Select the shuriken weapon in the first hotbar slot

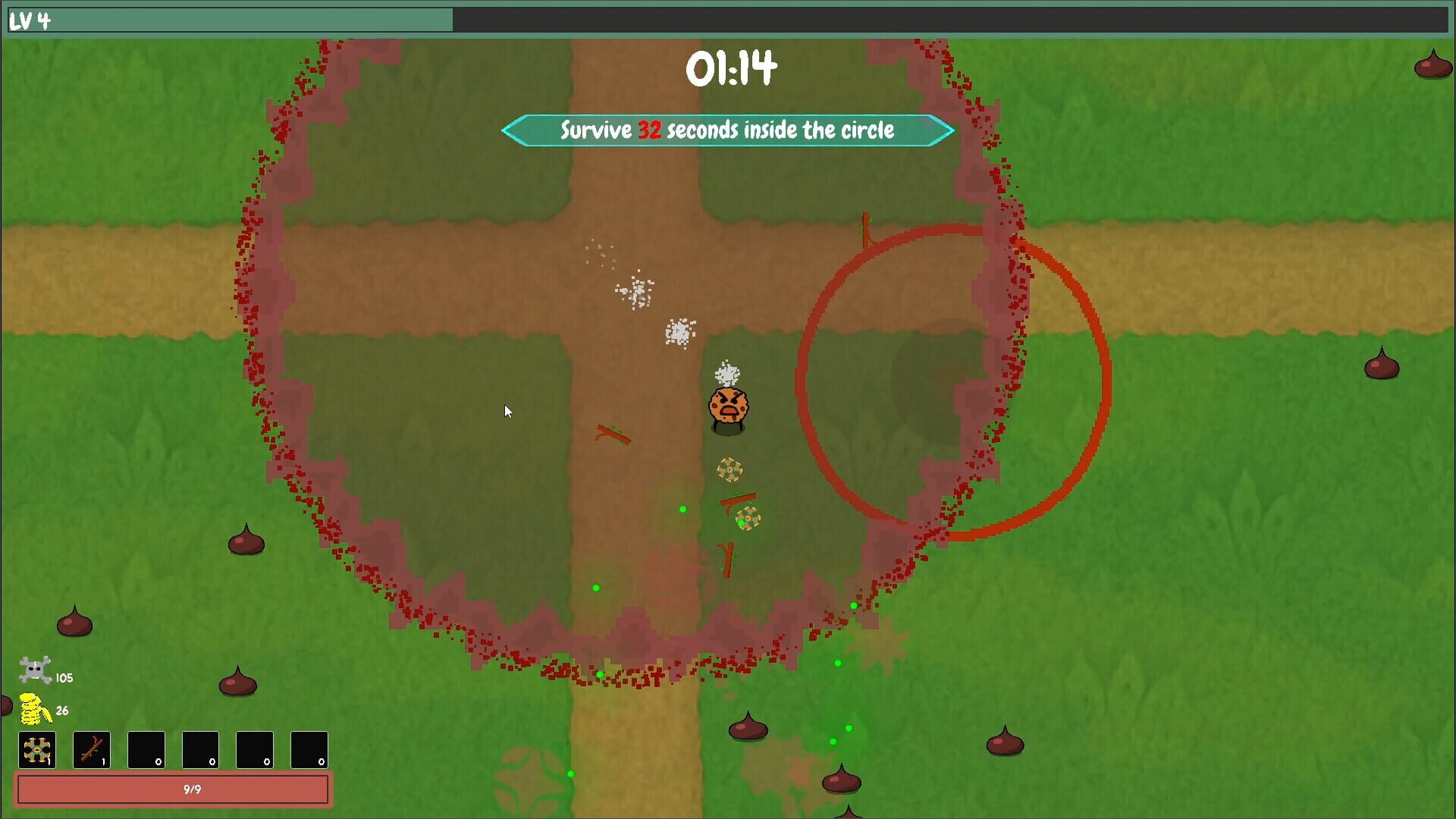36,749
